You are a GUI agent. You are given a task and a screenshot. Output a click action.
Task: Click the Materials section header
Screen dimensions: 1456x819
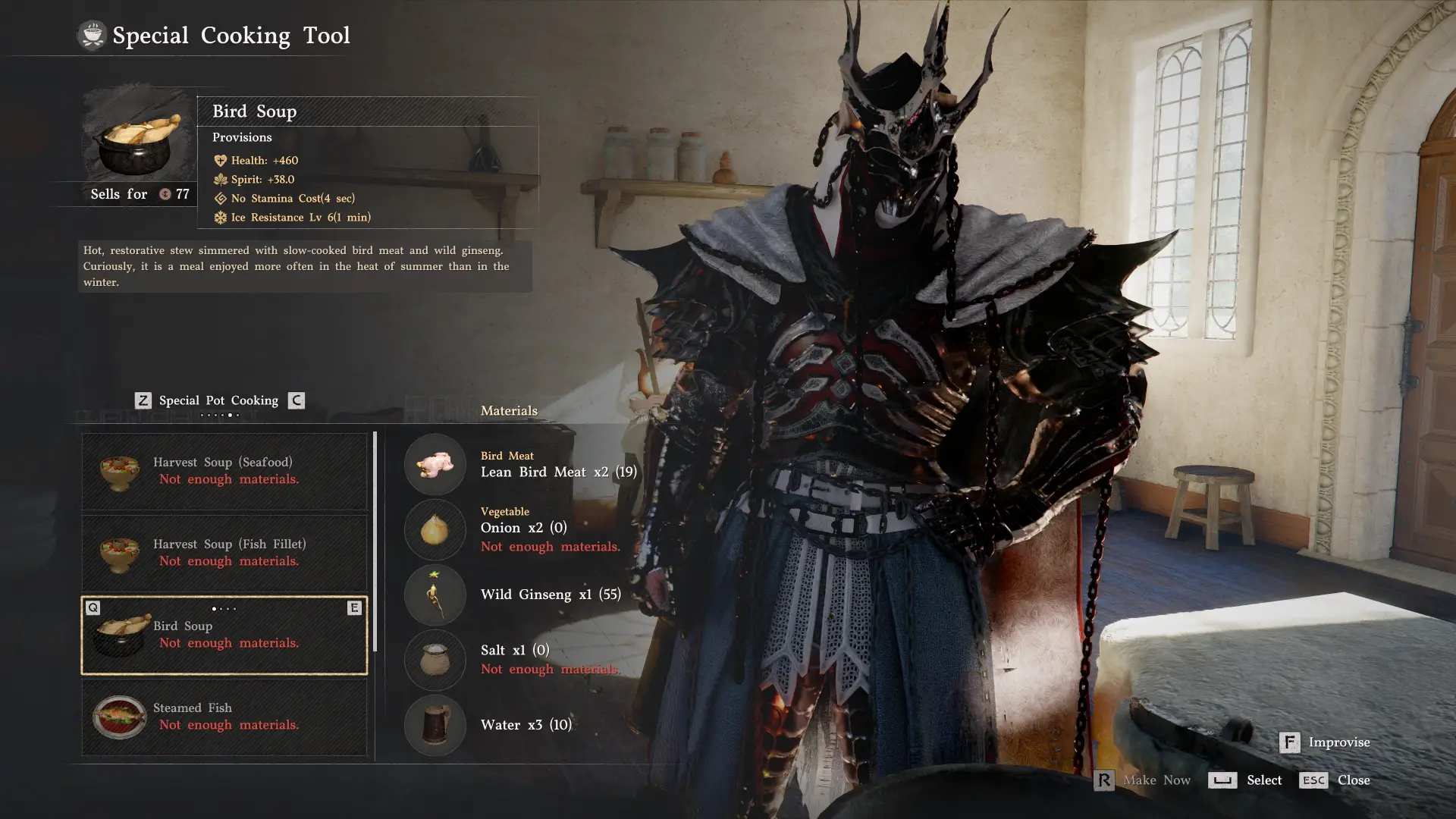click(509, 410)
